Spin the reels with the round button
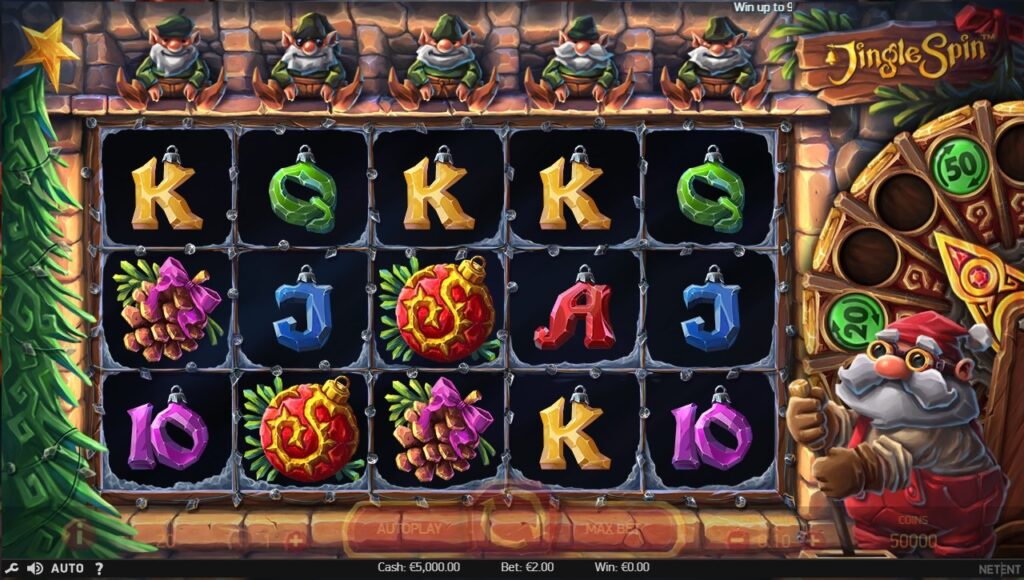This screenshot has width=1024, height=580. point(515,524)
